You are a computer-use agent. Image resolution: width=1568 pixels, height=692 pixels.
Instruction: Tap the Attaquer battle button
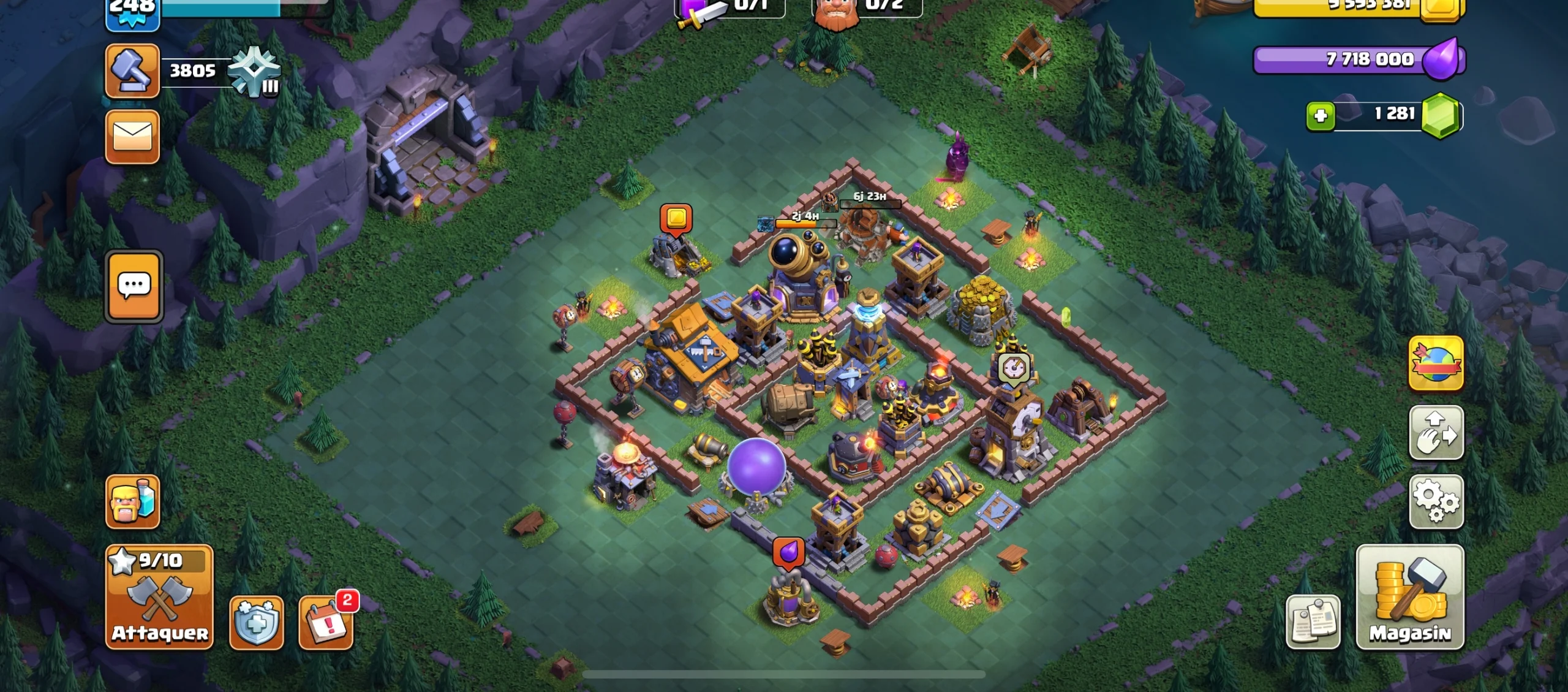[x=159, y=596]
